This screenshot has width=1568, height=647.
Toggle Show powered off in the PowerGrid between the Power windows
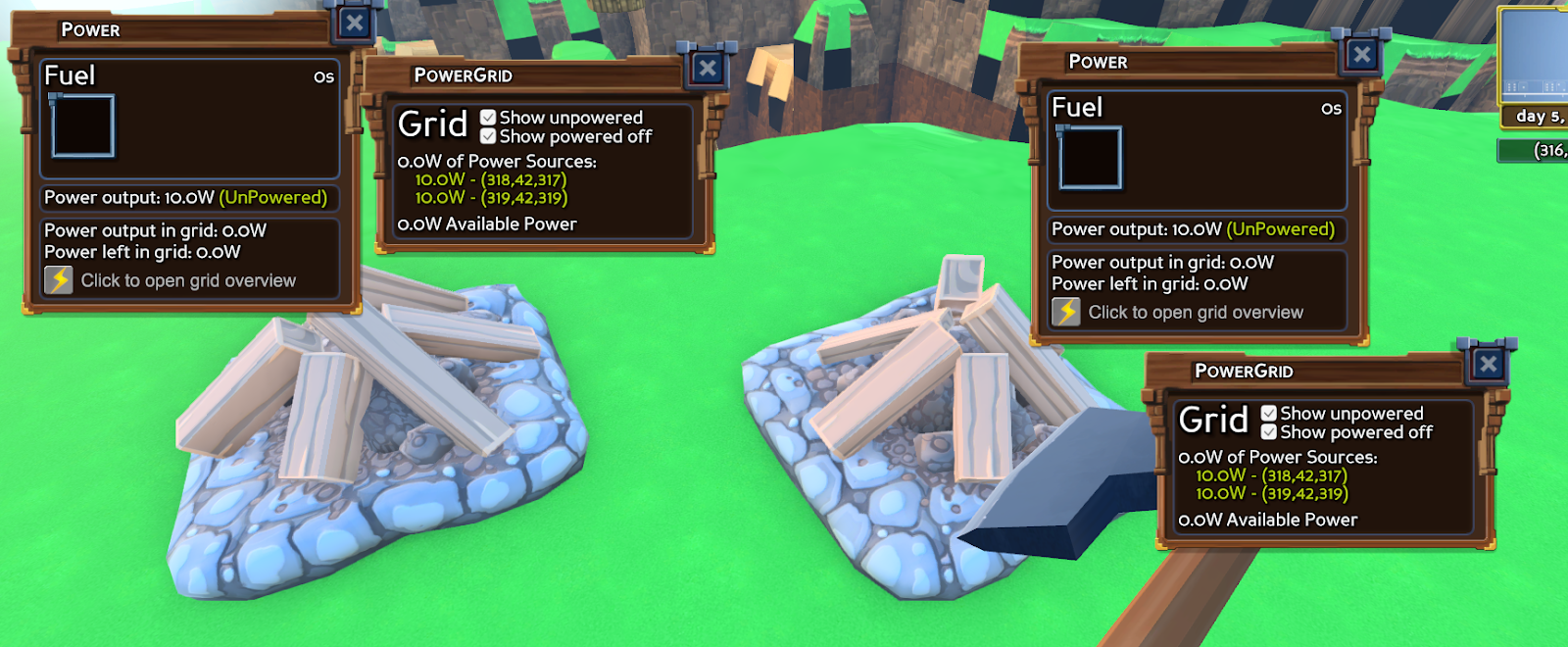(x=488, y=136)
